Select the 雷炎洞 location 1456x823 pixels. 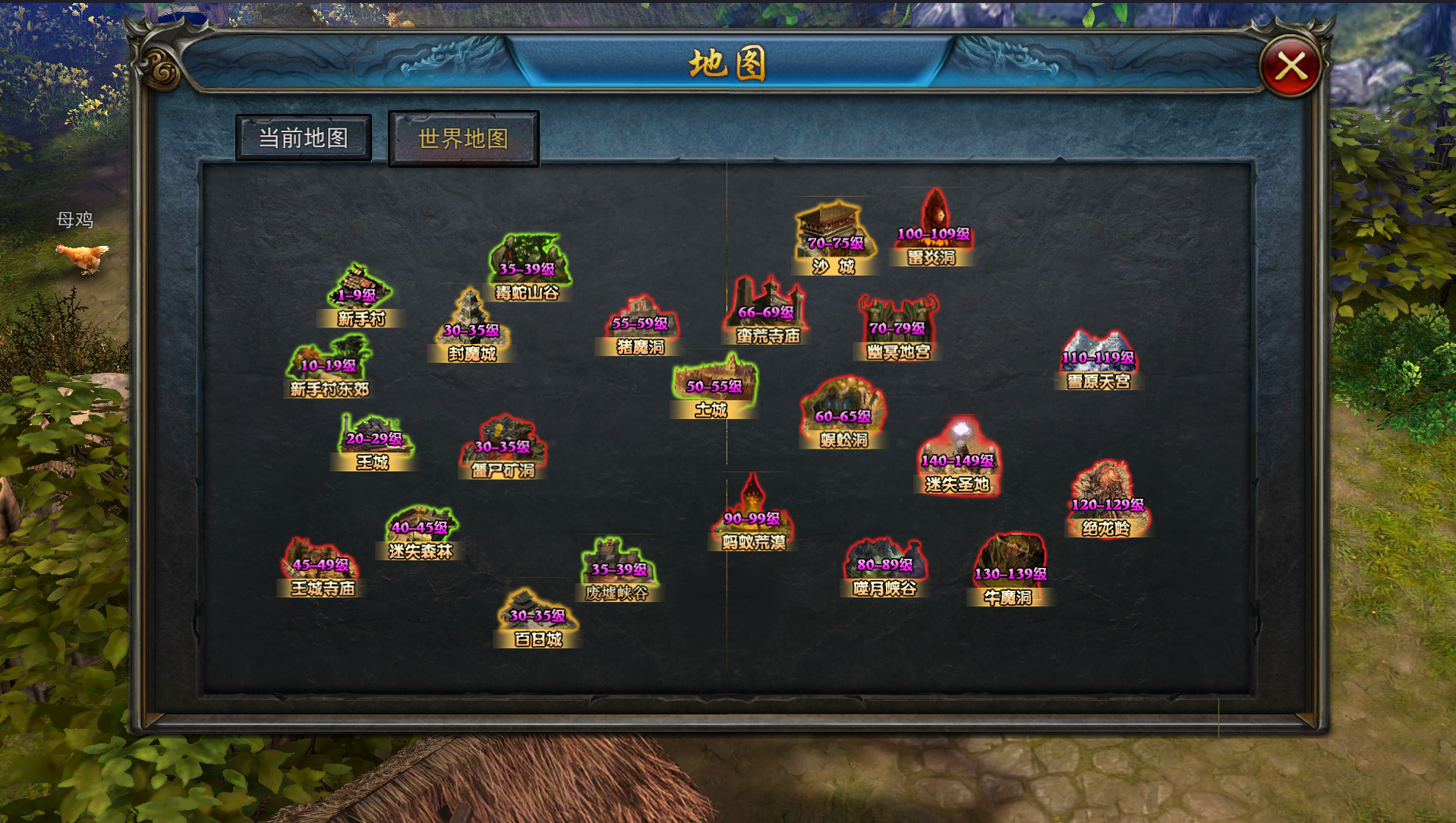click(934, 228)
